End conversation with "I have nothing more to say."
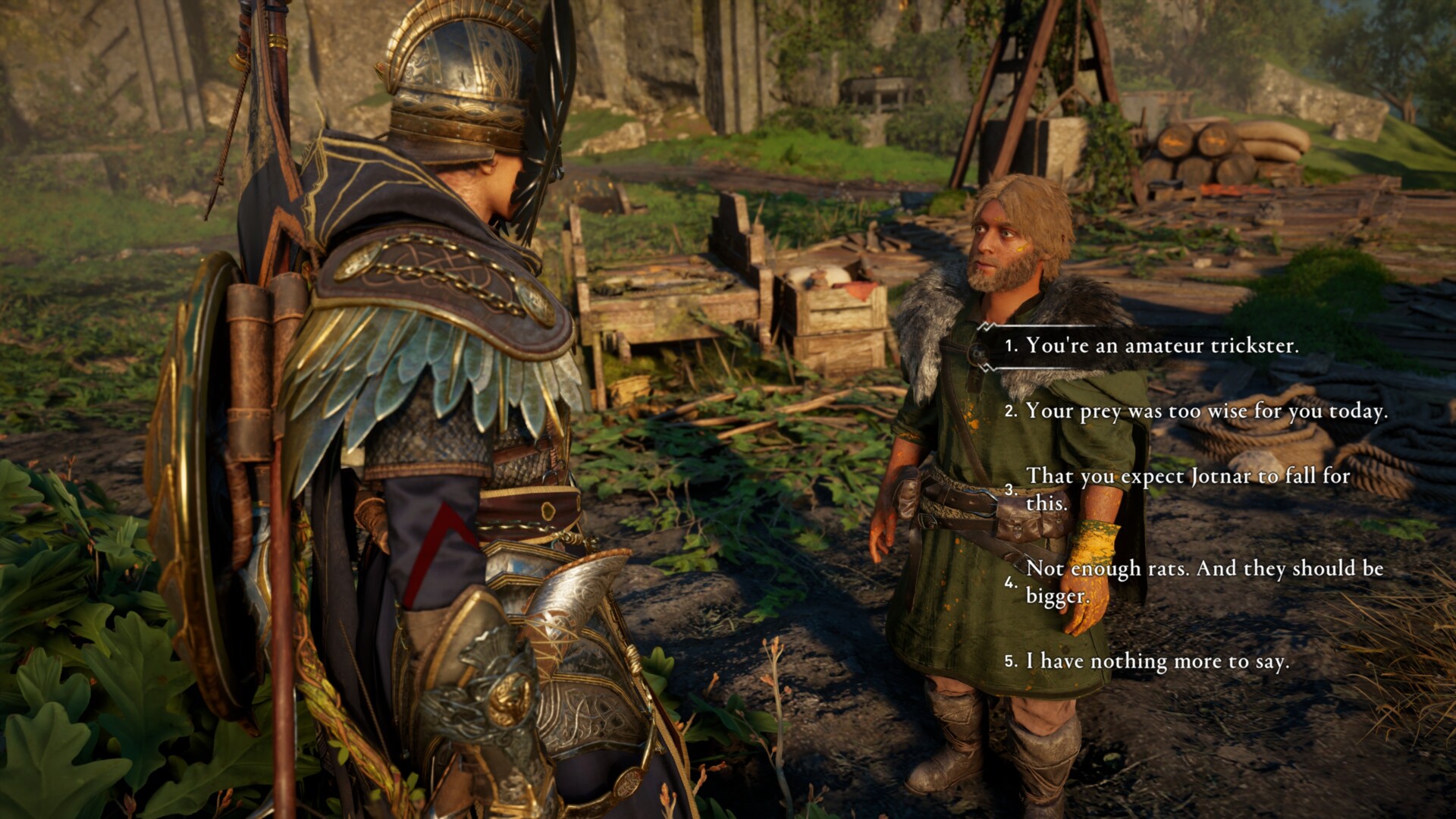This screenshot has height=819, width=1456. 1157,661
